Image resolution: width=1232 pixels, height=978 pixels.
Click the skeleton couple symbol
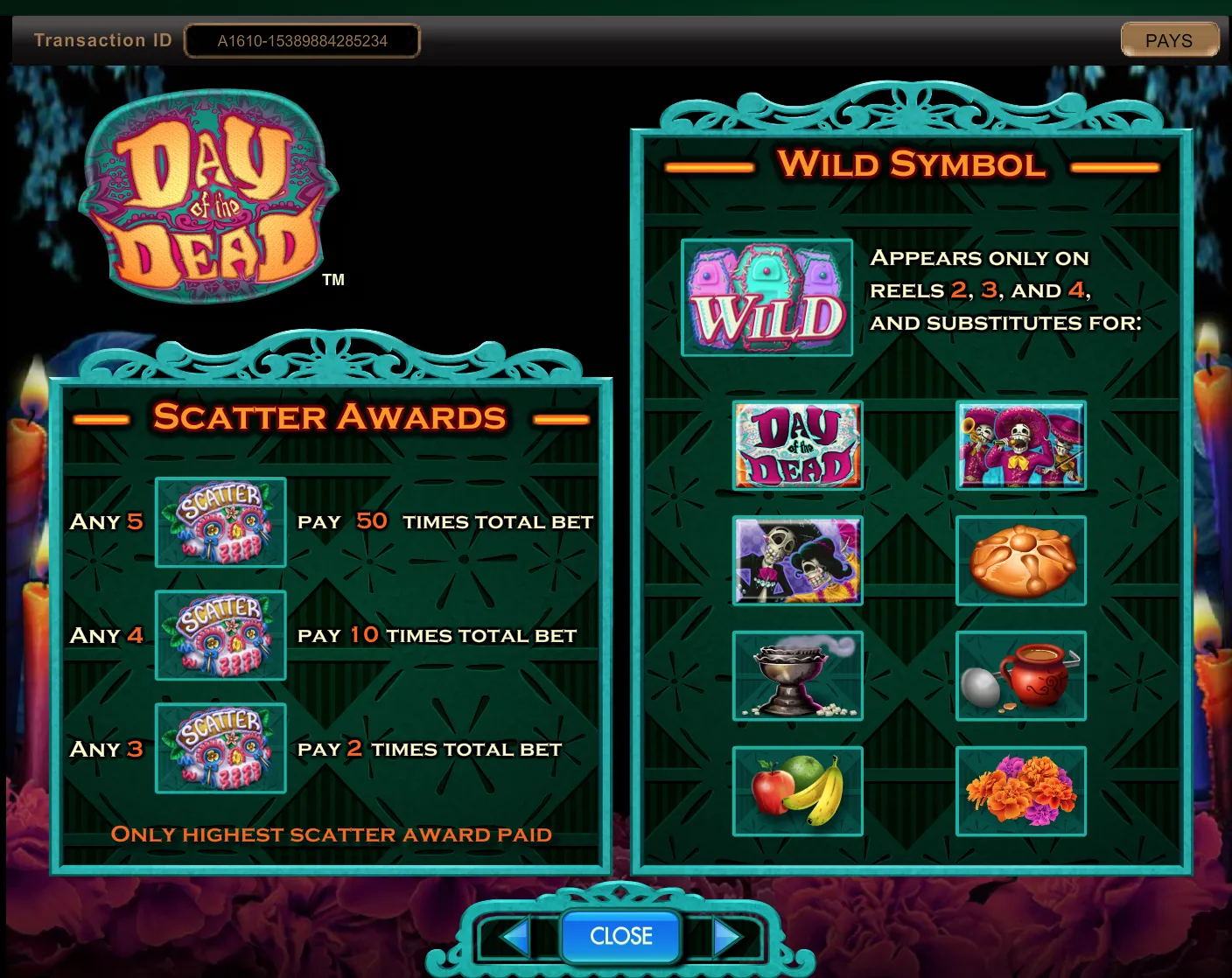pos(796,561)
